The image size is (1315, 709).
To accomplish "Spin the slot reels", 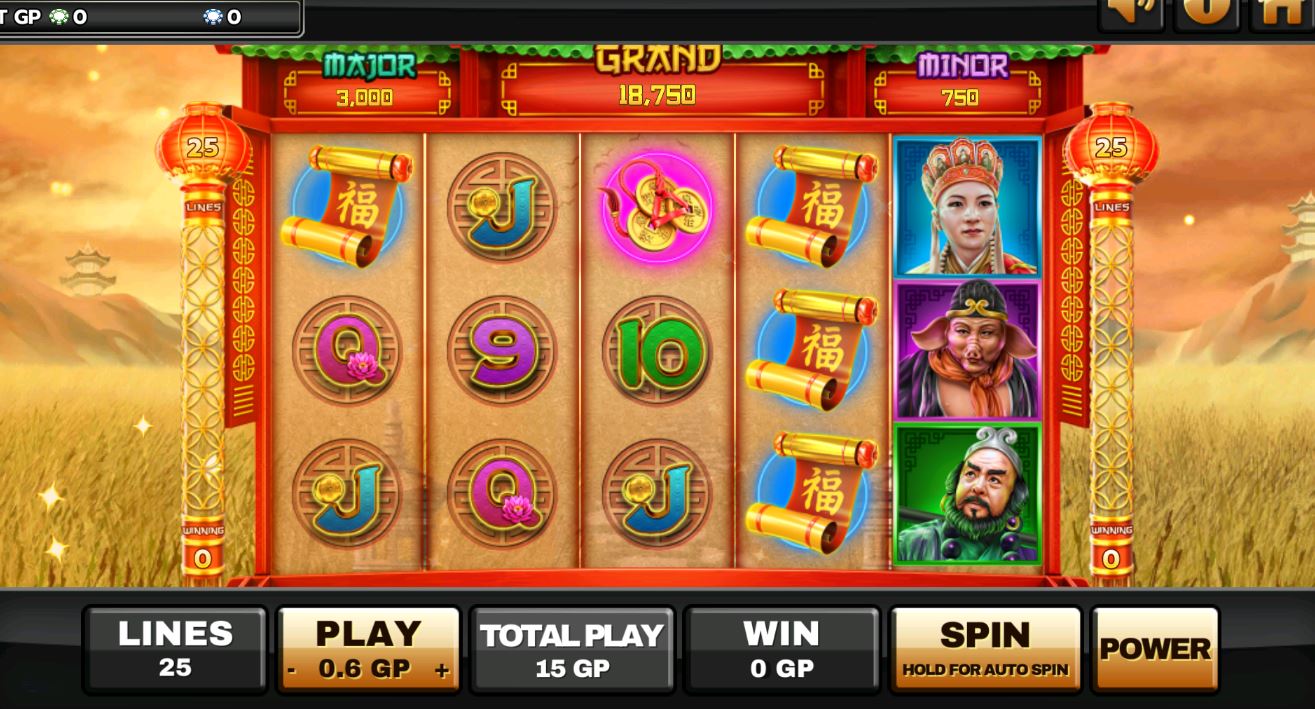I will click(x=985, y=649).
